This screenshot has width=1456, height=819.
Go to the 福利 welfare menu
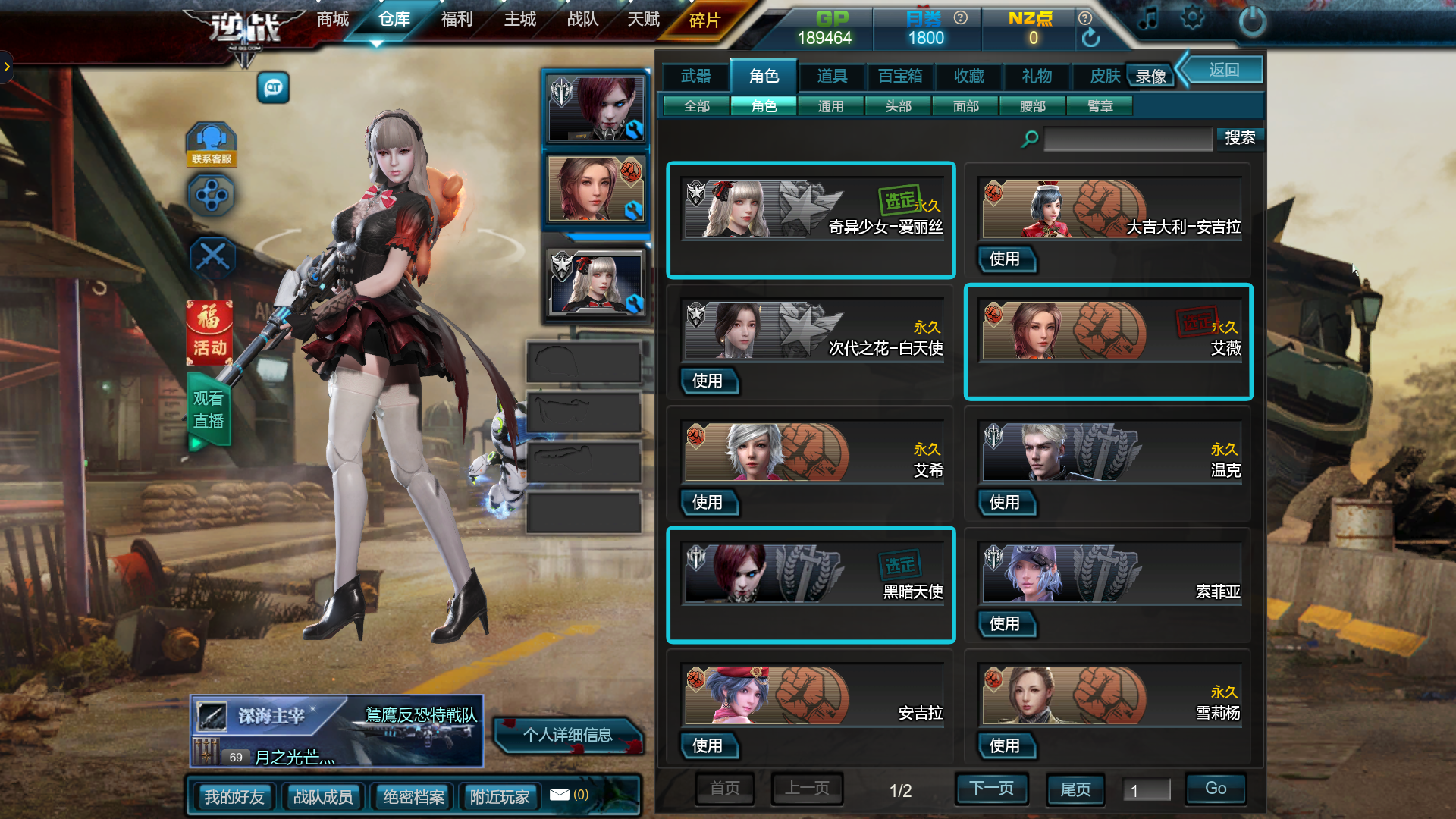[457, 19]
